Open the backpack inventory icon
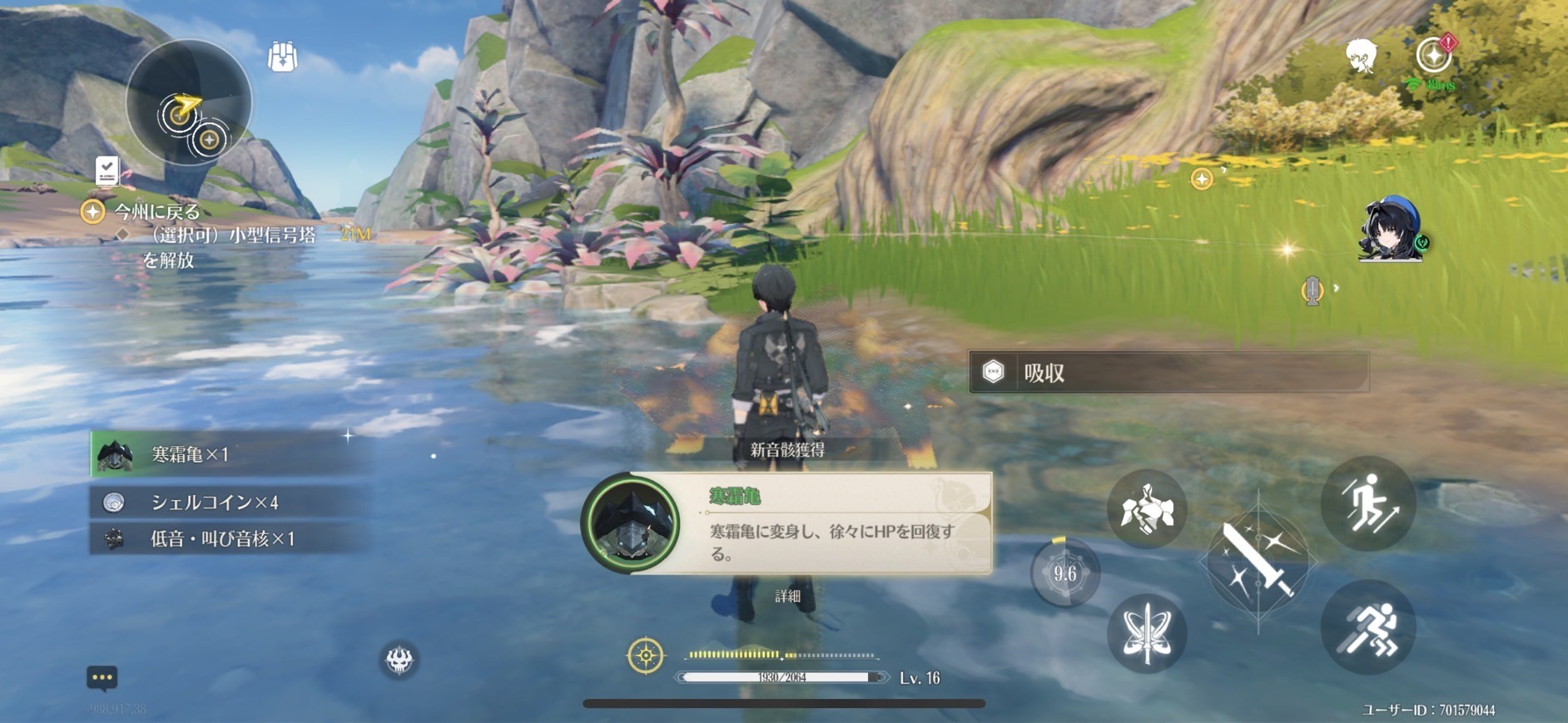This screenshot has height=723, width=1568. pos(282,55)
